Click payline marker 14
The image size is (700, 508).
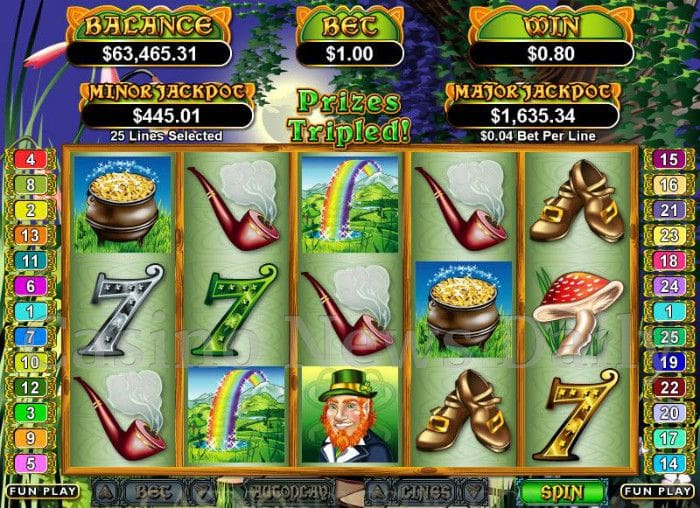coord(669,463)
